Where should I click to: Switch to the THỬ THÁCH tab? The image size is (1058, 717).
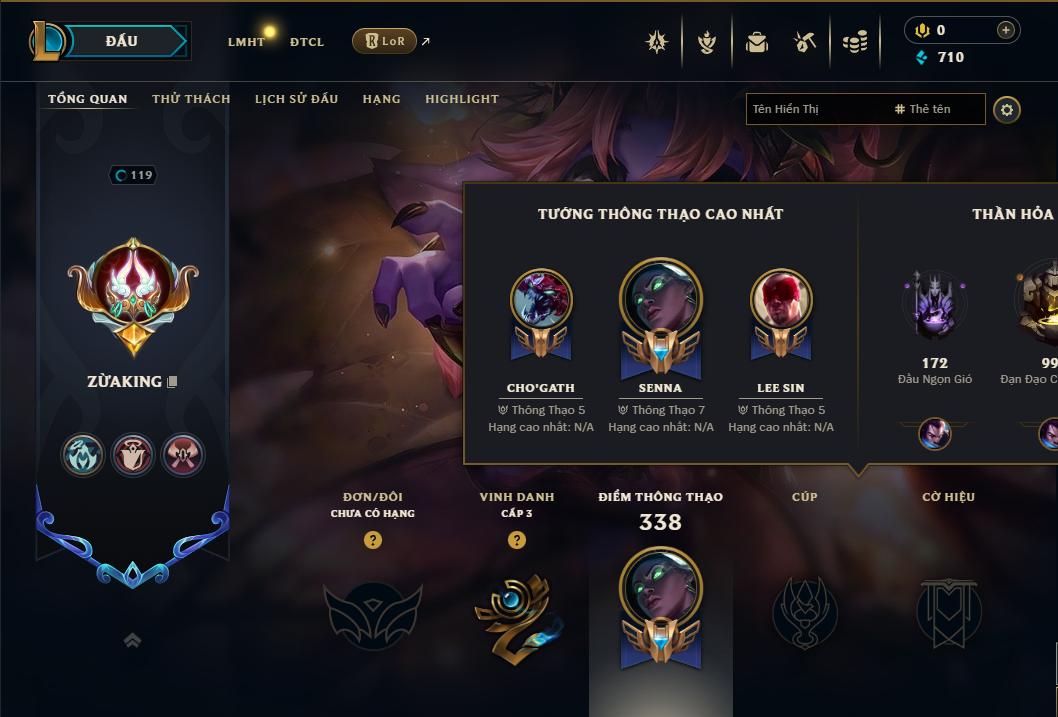(x=191, y=99)
